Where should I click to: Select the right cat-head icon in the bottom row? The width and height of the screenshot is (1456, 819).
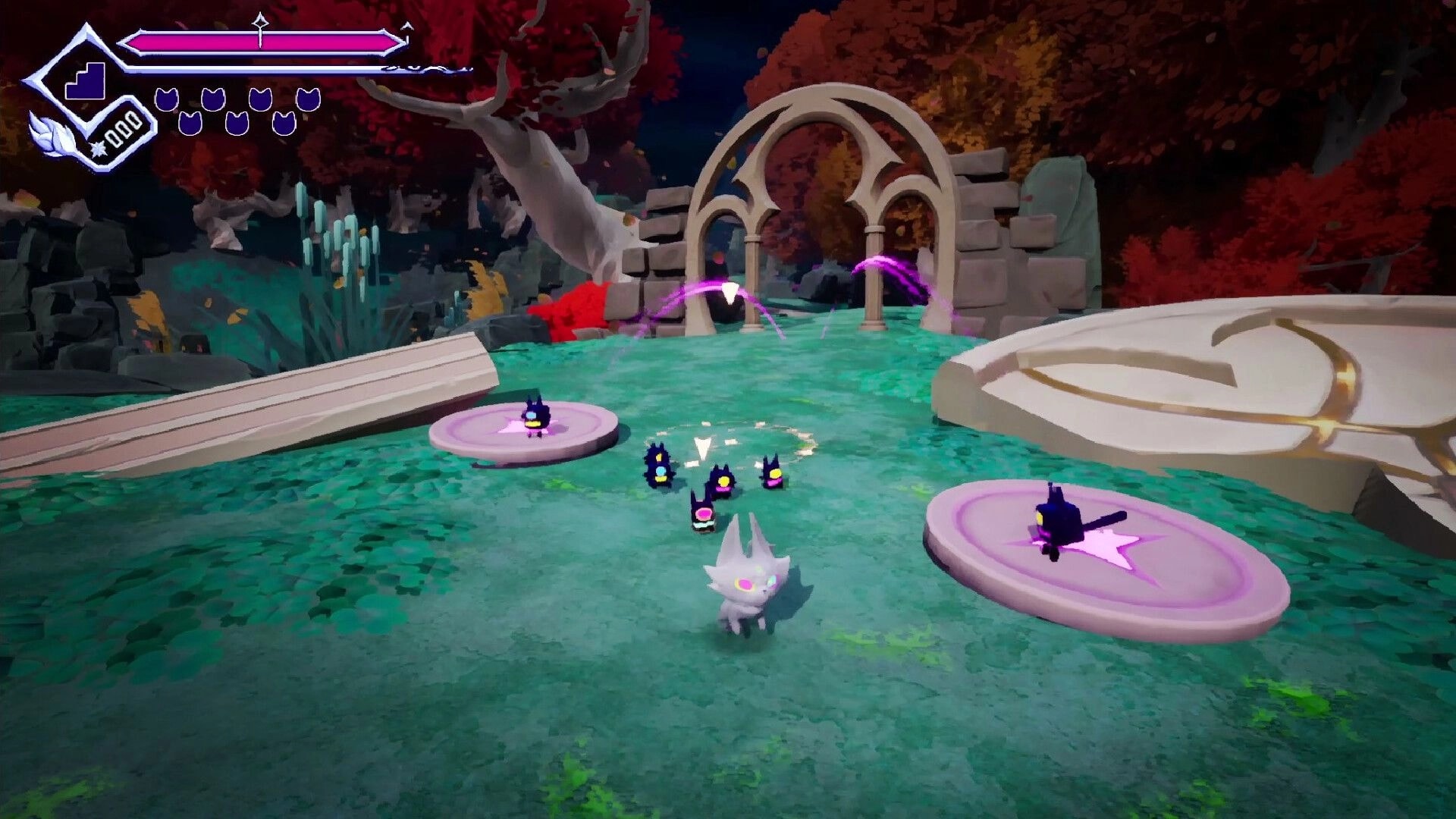tap(286, 124)
